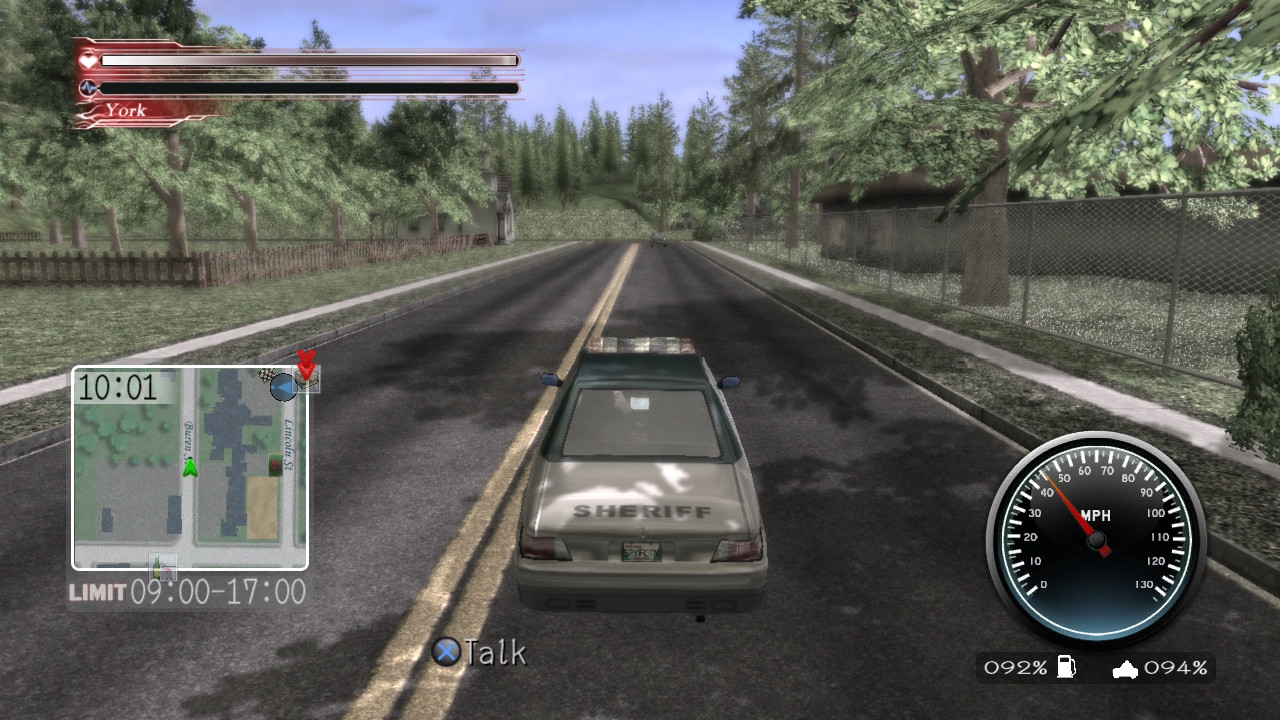Select the checkered flag marker on the minimap
1280x720 pixels.
point(265,376)
